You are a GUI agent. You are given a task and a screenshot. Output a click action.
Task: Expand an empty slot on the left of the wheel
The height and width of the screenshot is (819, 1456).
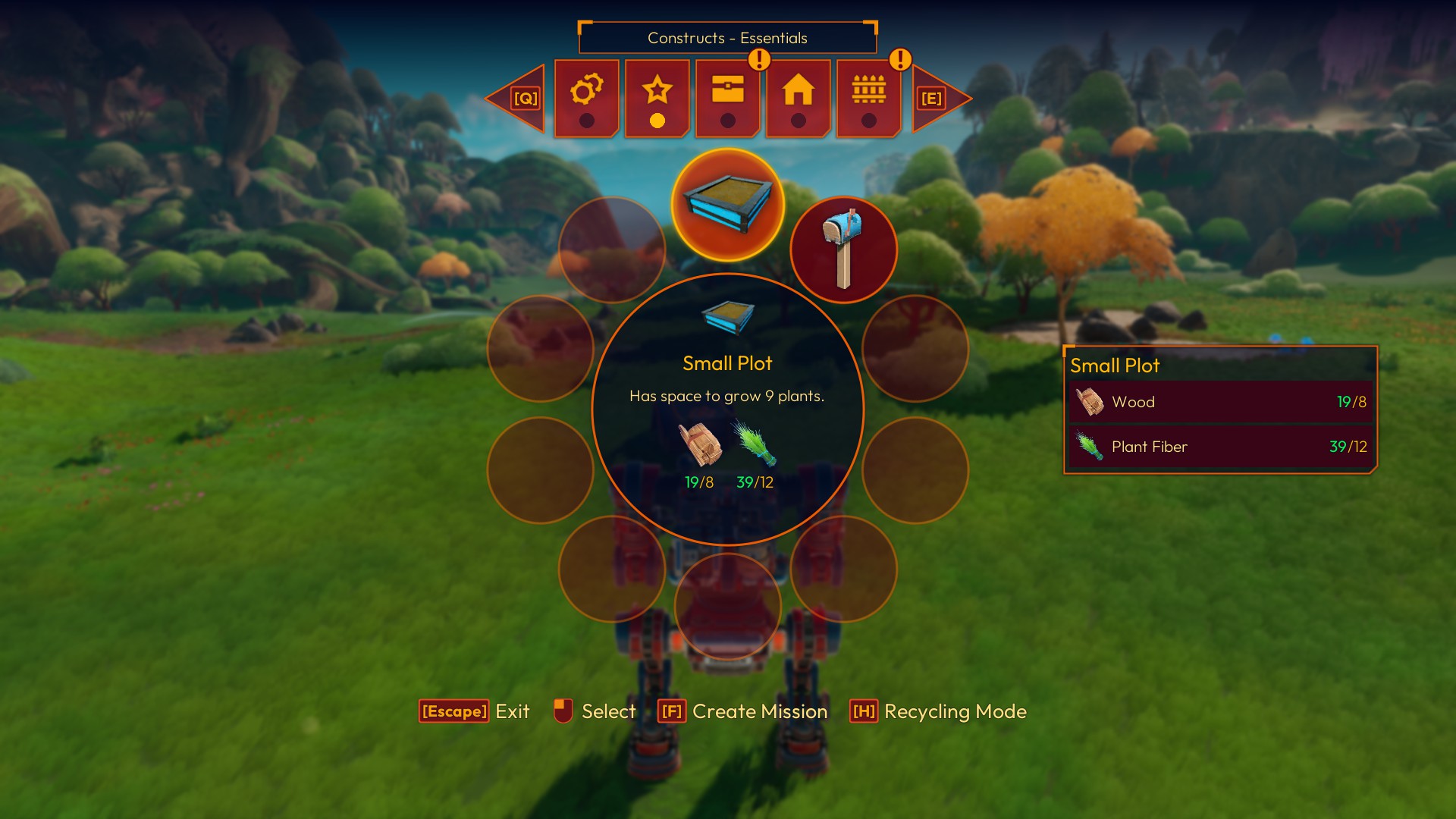[x=540, y=350]
